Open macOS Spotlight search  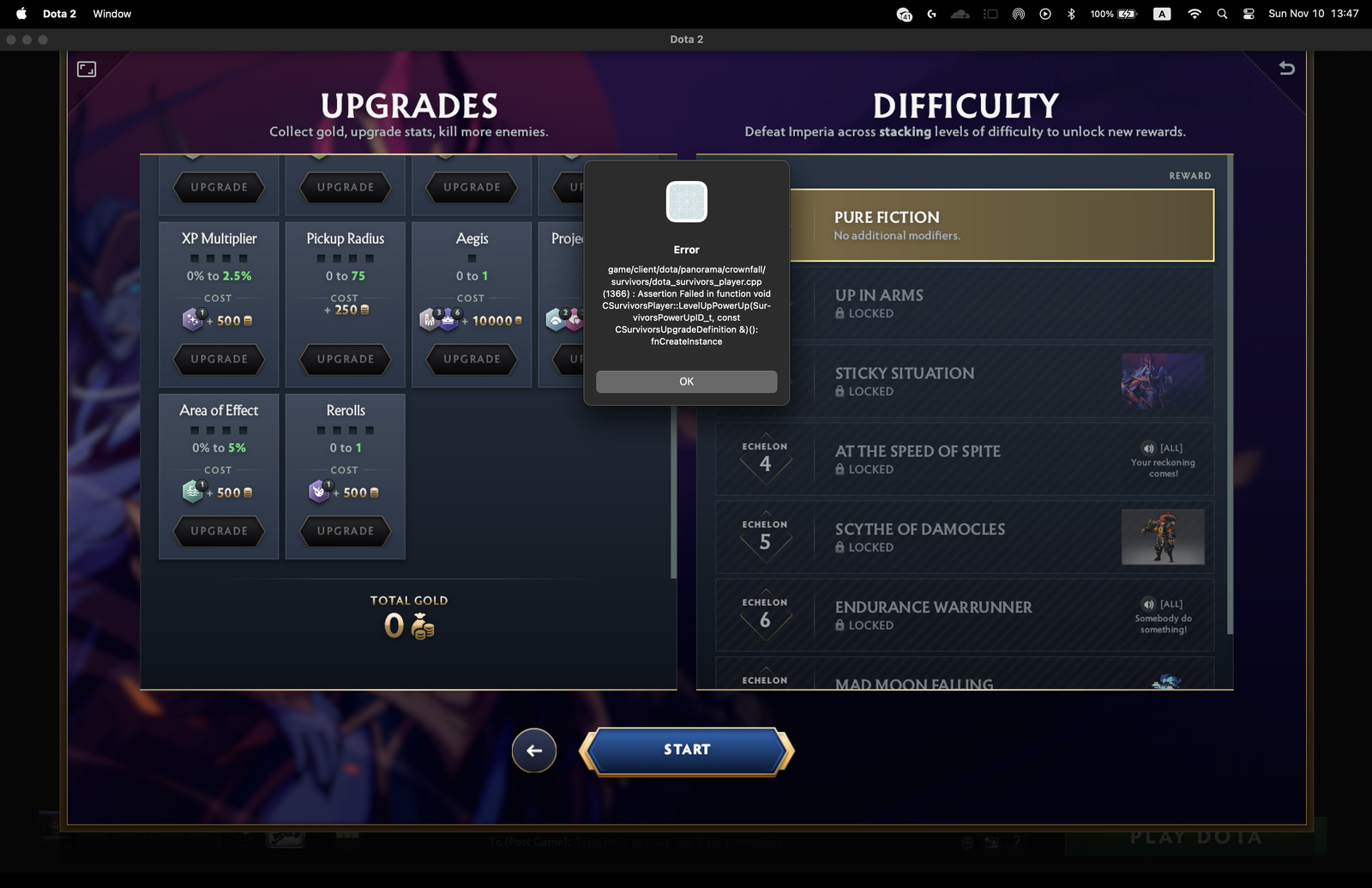(1222, 14)
